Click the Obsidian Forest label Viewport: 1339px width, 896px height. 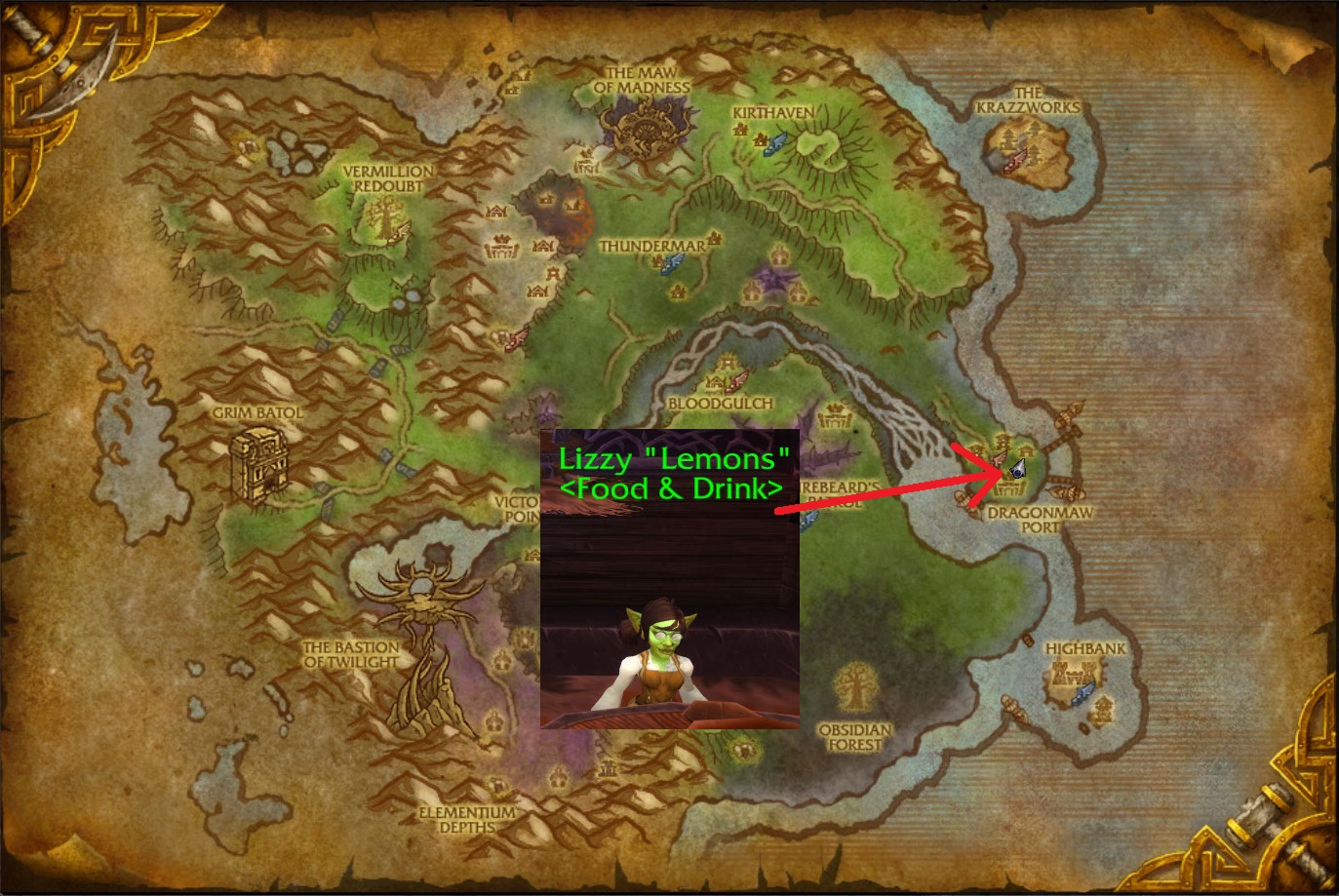[857, 734]
